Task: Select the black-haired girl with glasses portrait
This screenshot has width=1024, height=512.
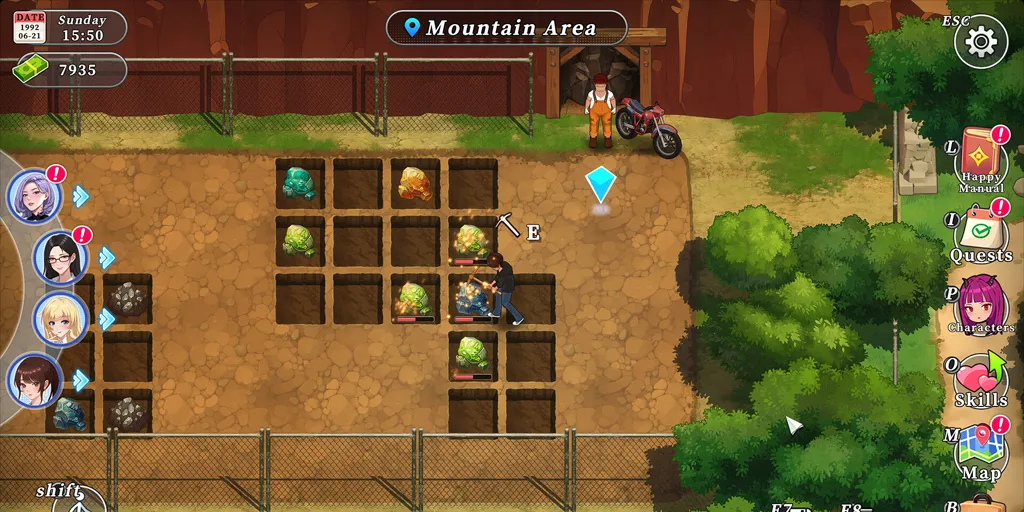Action: coord(61,257)
